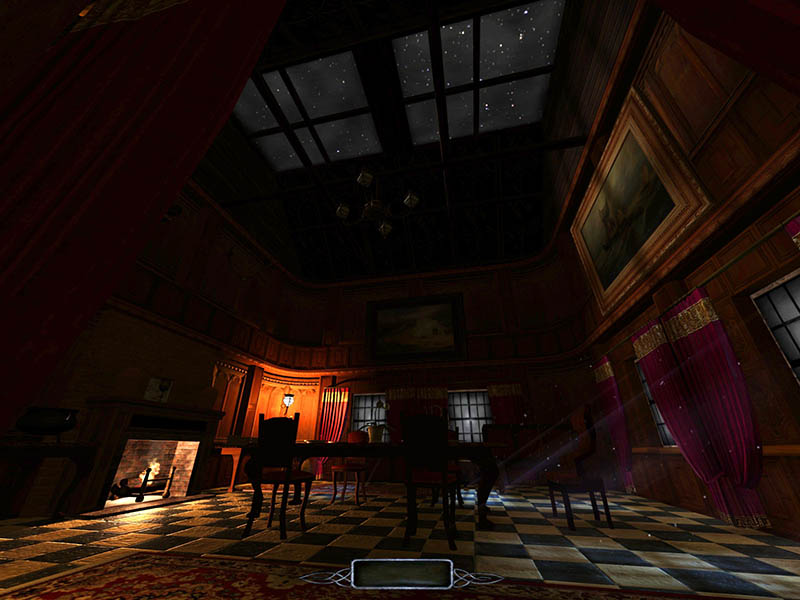Click the empty silver-framed item panel
Image resolution: width=800 pixels, height=600 pixels.
pyautogui.click(x=402, y=573)
